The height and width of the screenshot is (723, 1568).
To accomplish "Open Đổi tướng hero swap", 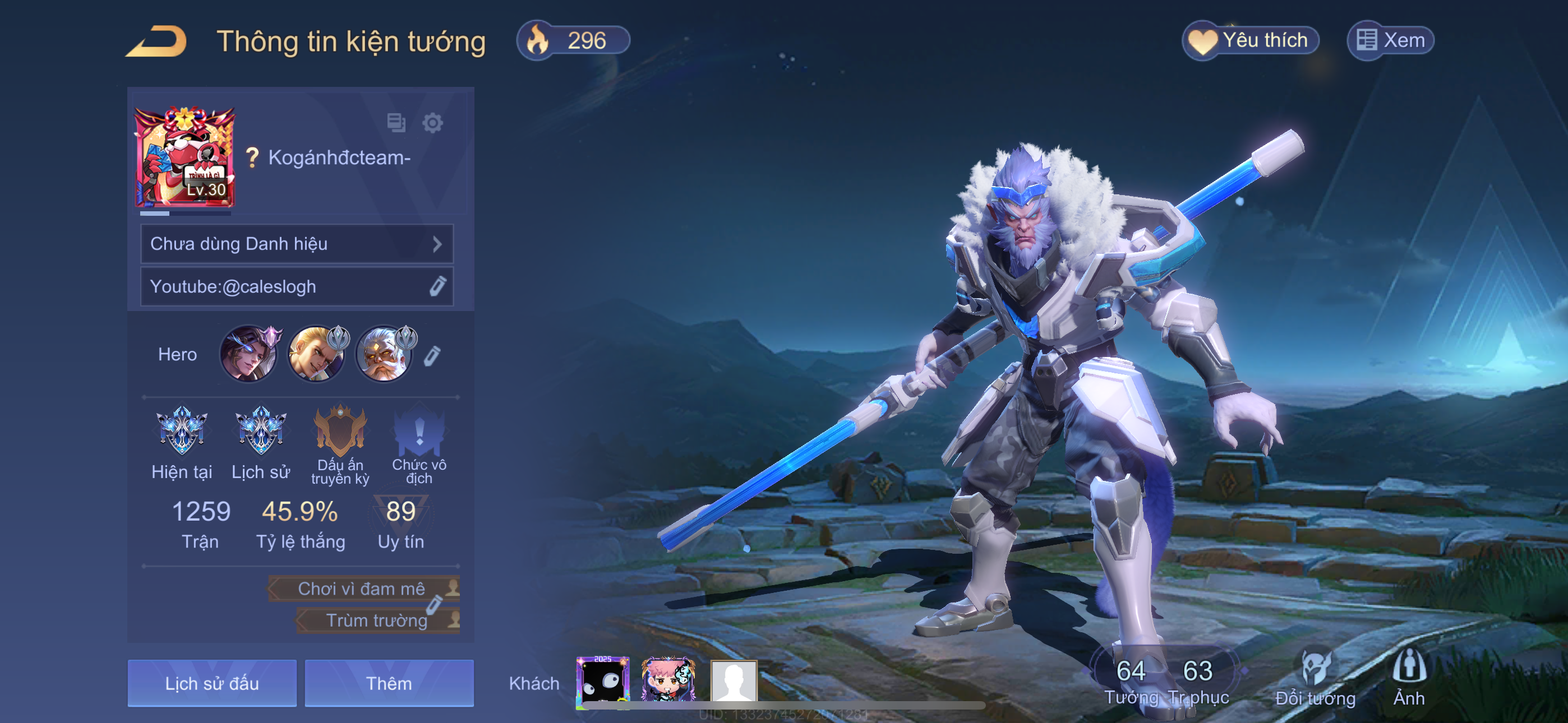I will click(x=1315, y=678).
